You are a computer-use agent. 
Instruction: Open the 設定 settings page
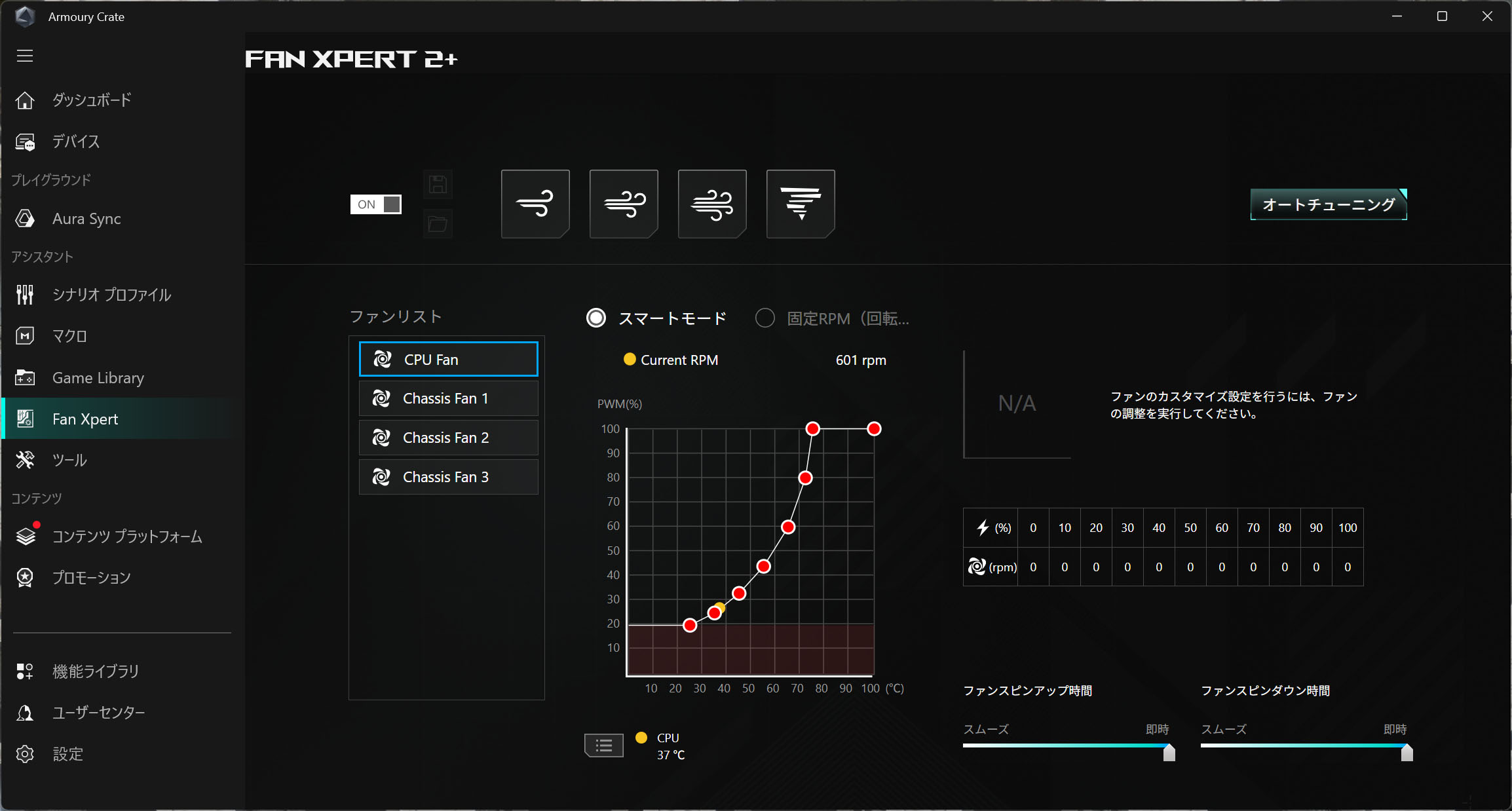tap(67, 754)
